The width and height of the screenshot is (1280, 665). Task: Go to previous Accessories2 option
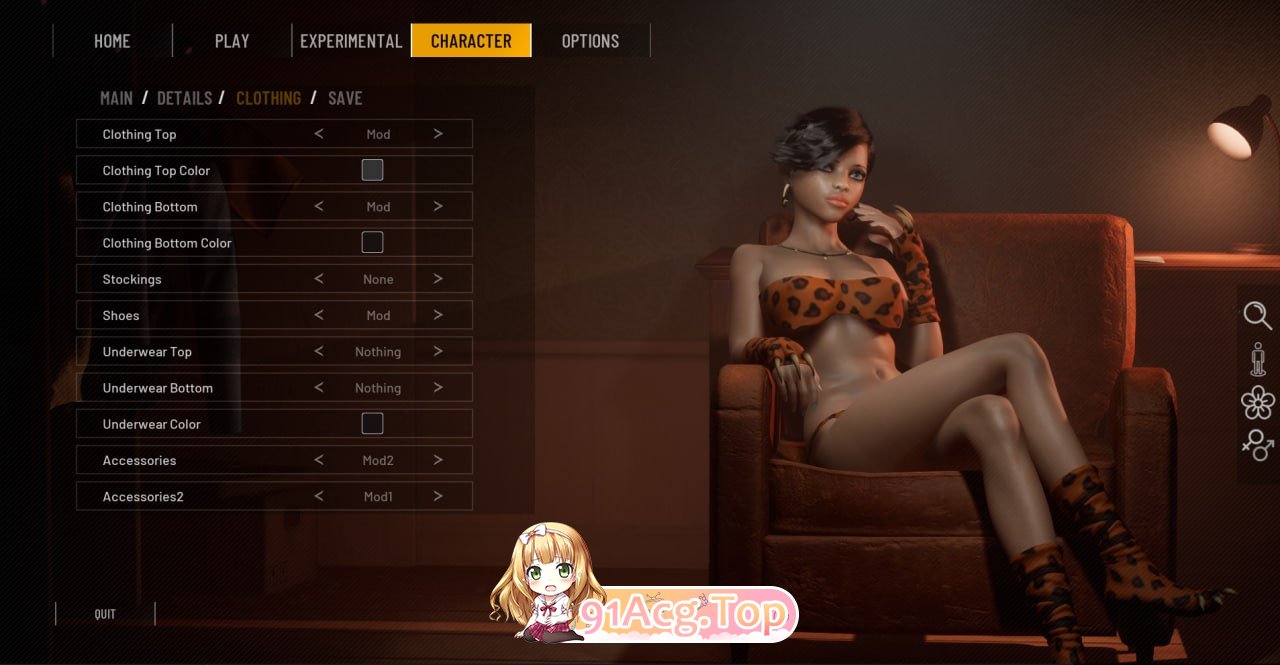click(319, 496)
